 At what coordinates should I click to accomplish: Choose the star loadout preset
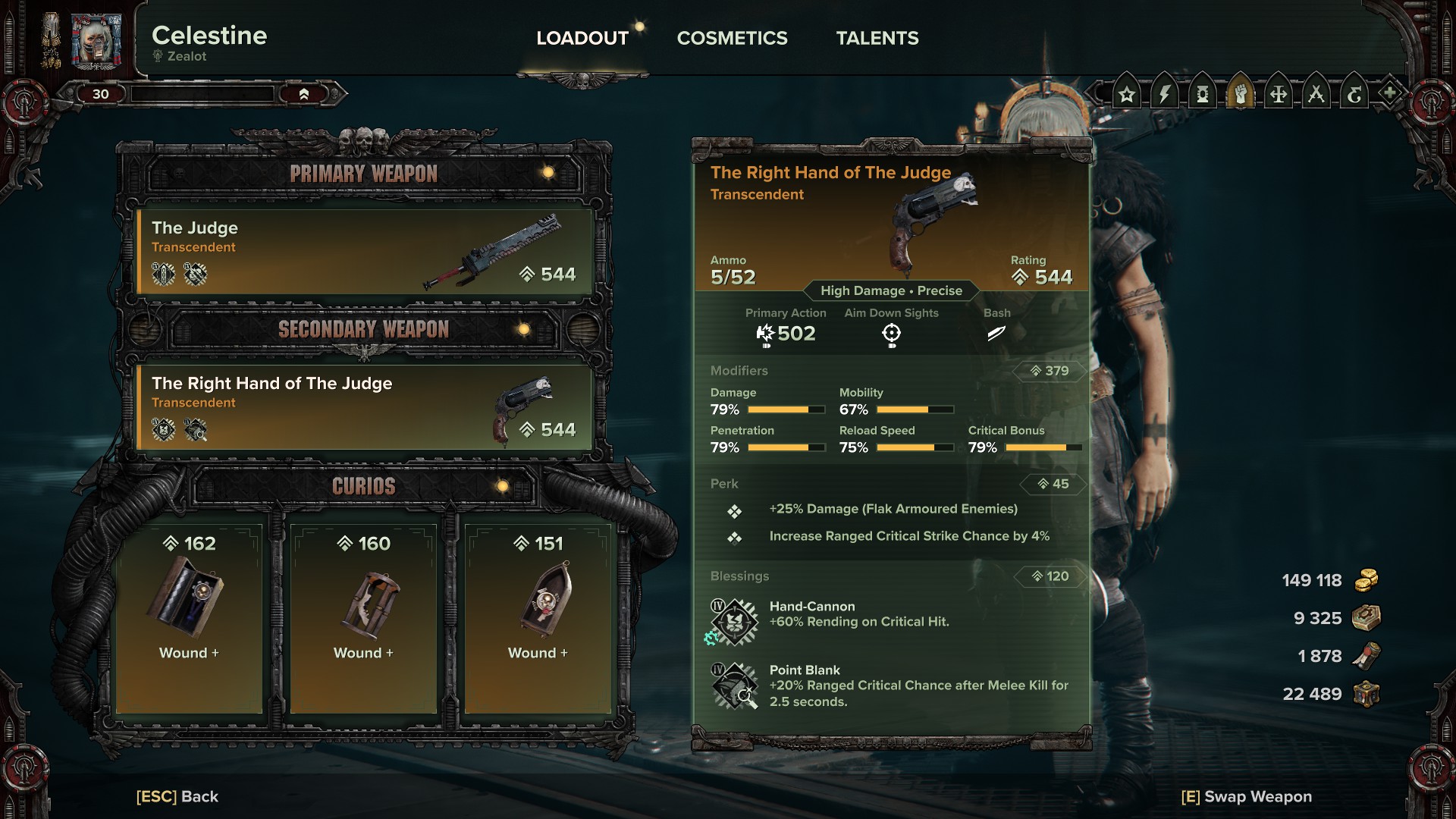pyautogui.click(x=1127, y=95)
